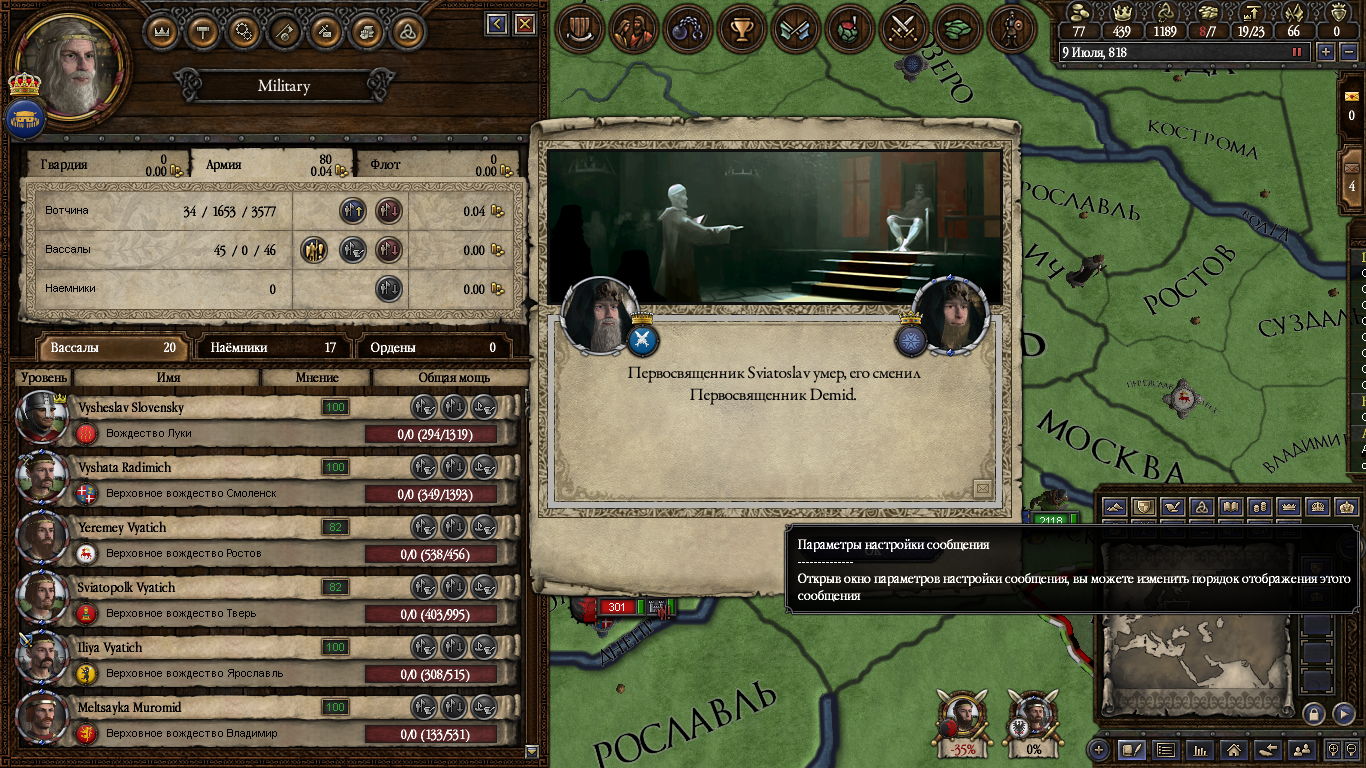Go to home location with the house button
The width and height of the screenshot is (1366, 768).
tap(1234, 749)
